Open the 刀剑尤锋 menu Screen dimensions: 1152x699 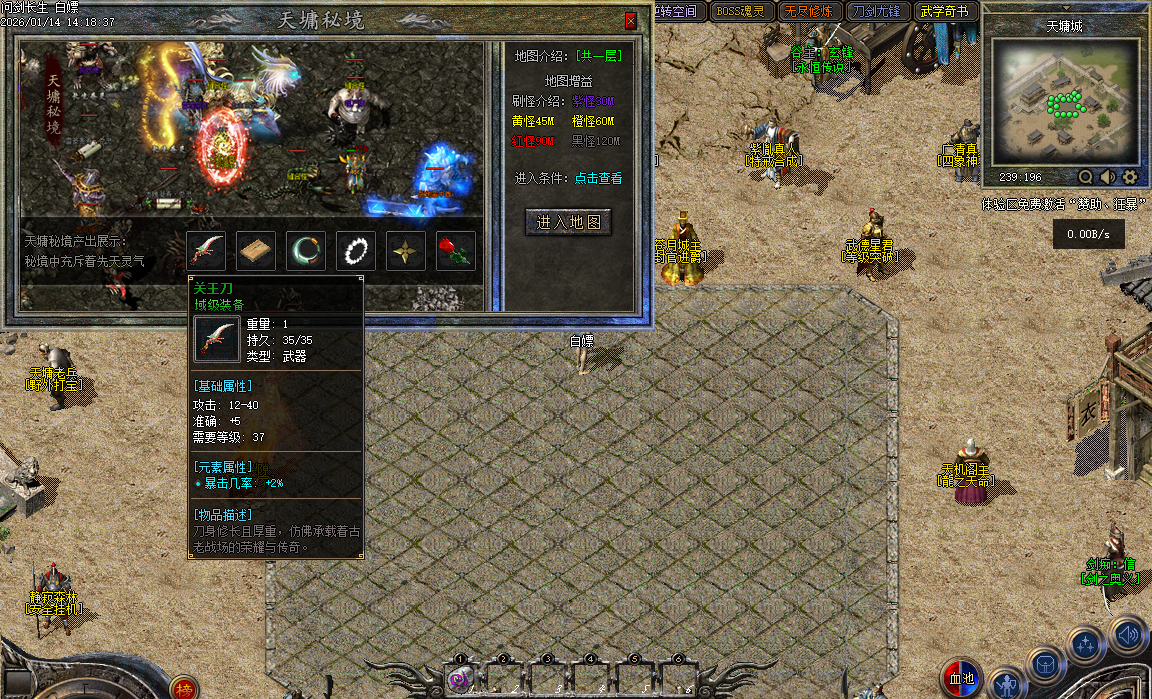click(876, 12)
